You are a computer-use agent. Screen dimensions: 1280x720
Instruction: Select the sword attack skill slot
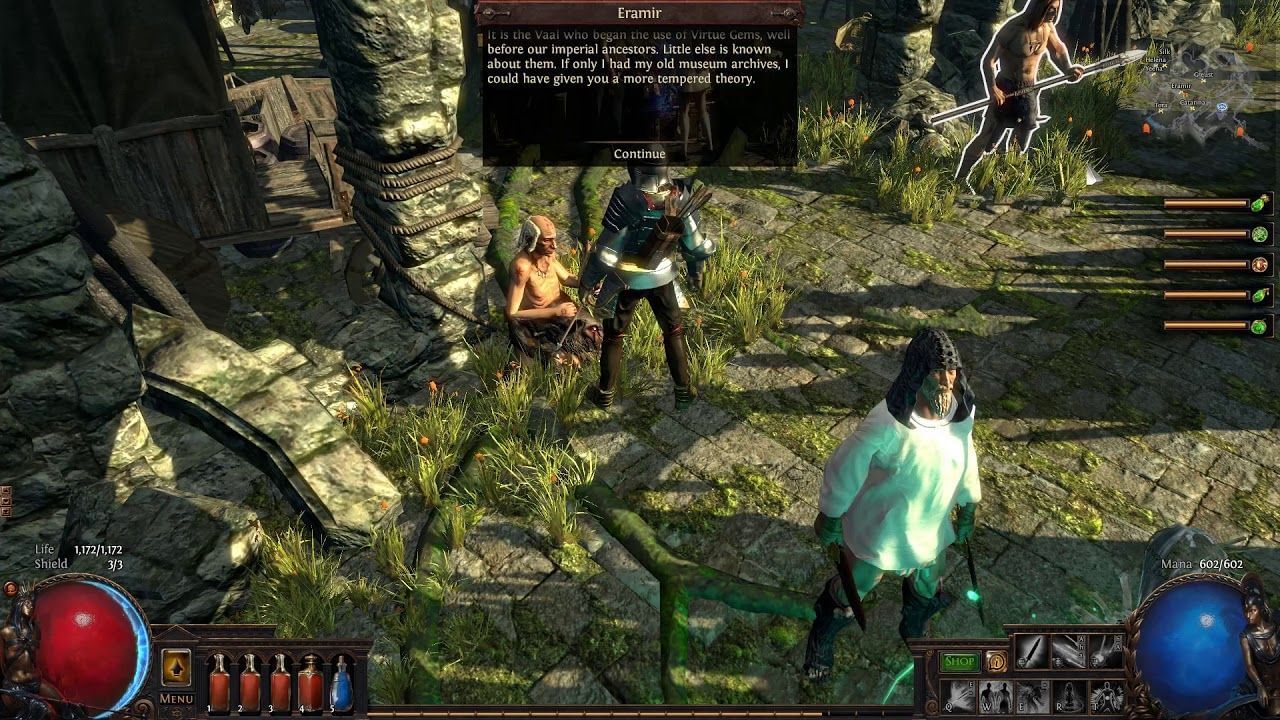click(1031, 652)
